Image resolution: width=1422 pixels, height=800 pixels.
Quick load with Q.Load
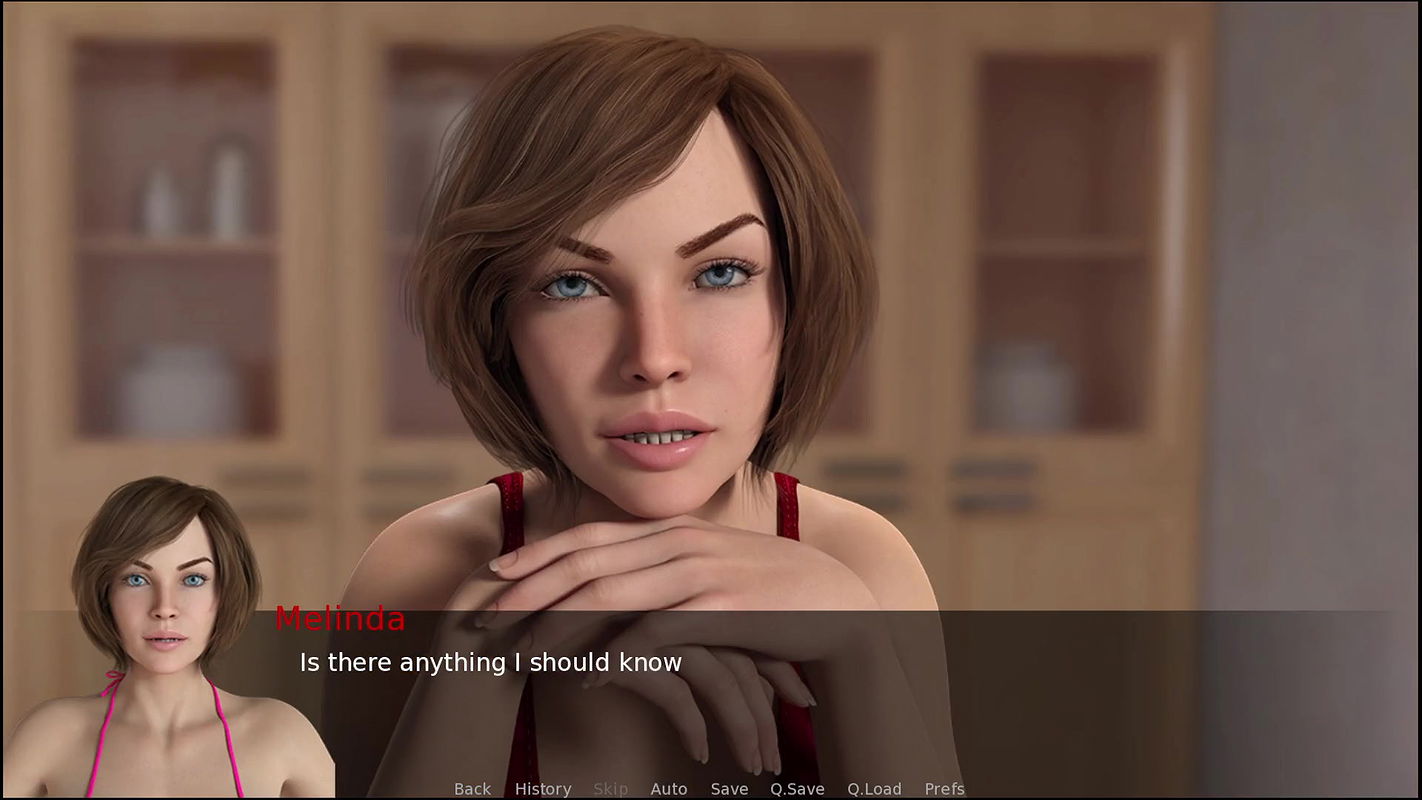874,789
